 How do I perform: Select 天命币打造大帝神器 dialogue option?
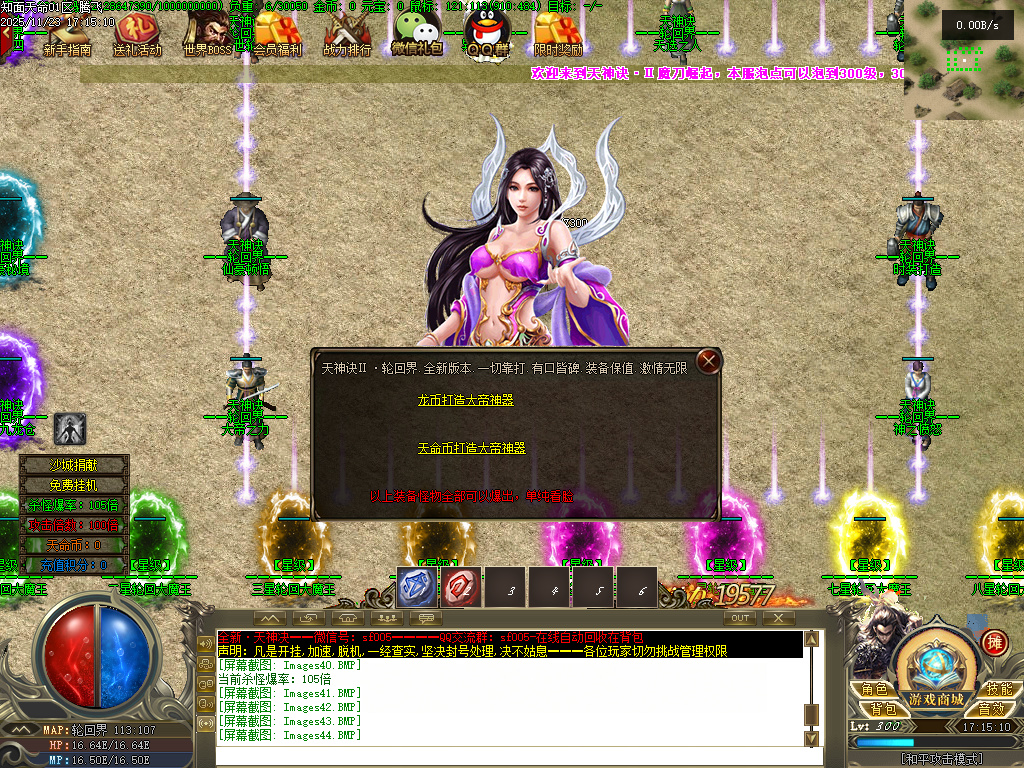[x=471, y=449]
